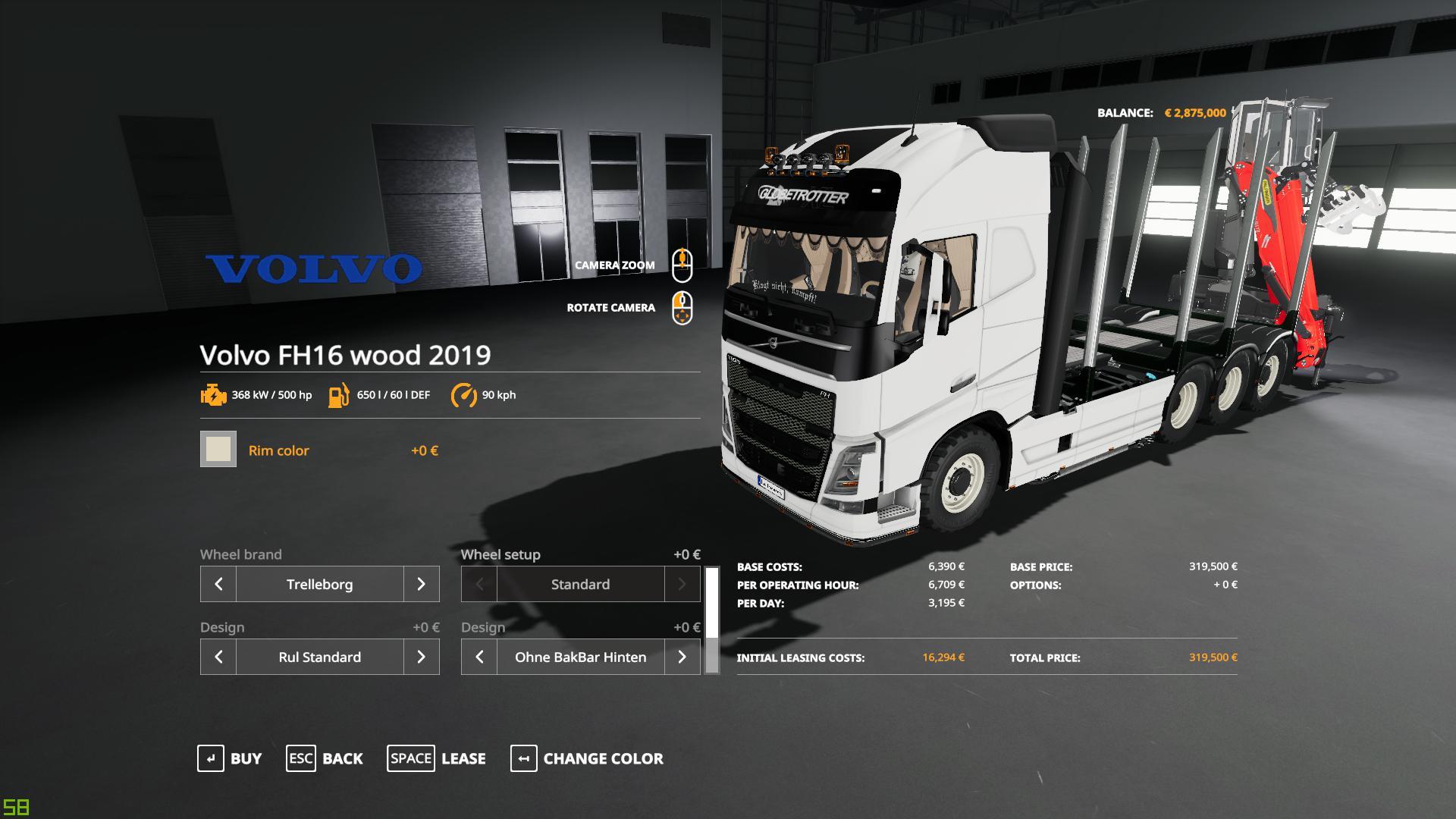Buy the Volvo FH16 wood truck
This screenshot has width=1456, height=819.
point(230,758)
